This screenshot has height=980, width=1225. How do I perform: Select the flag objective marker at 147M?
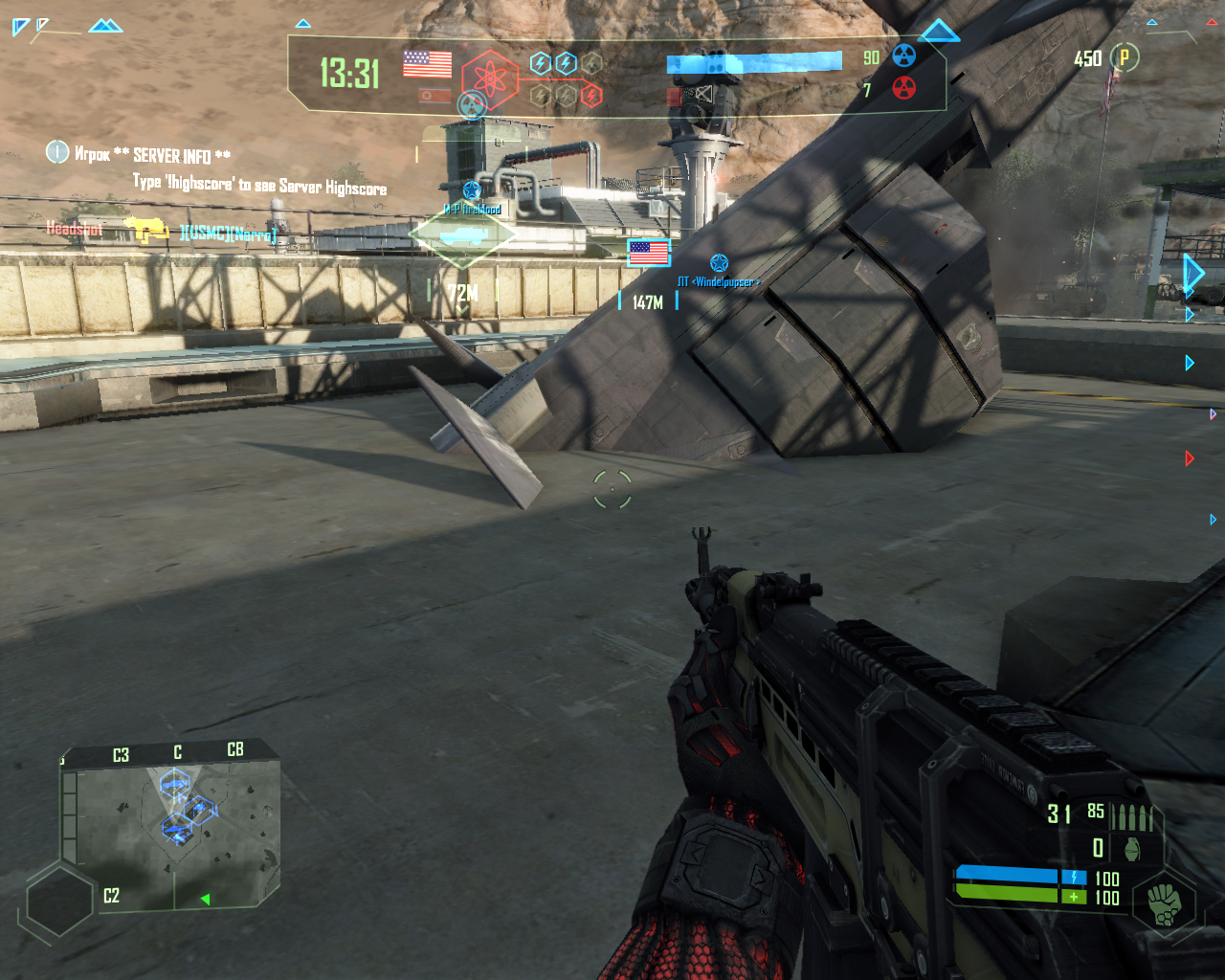pyautogui.click(x=649, y=253)
